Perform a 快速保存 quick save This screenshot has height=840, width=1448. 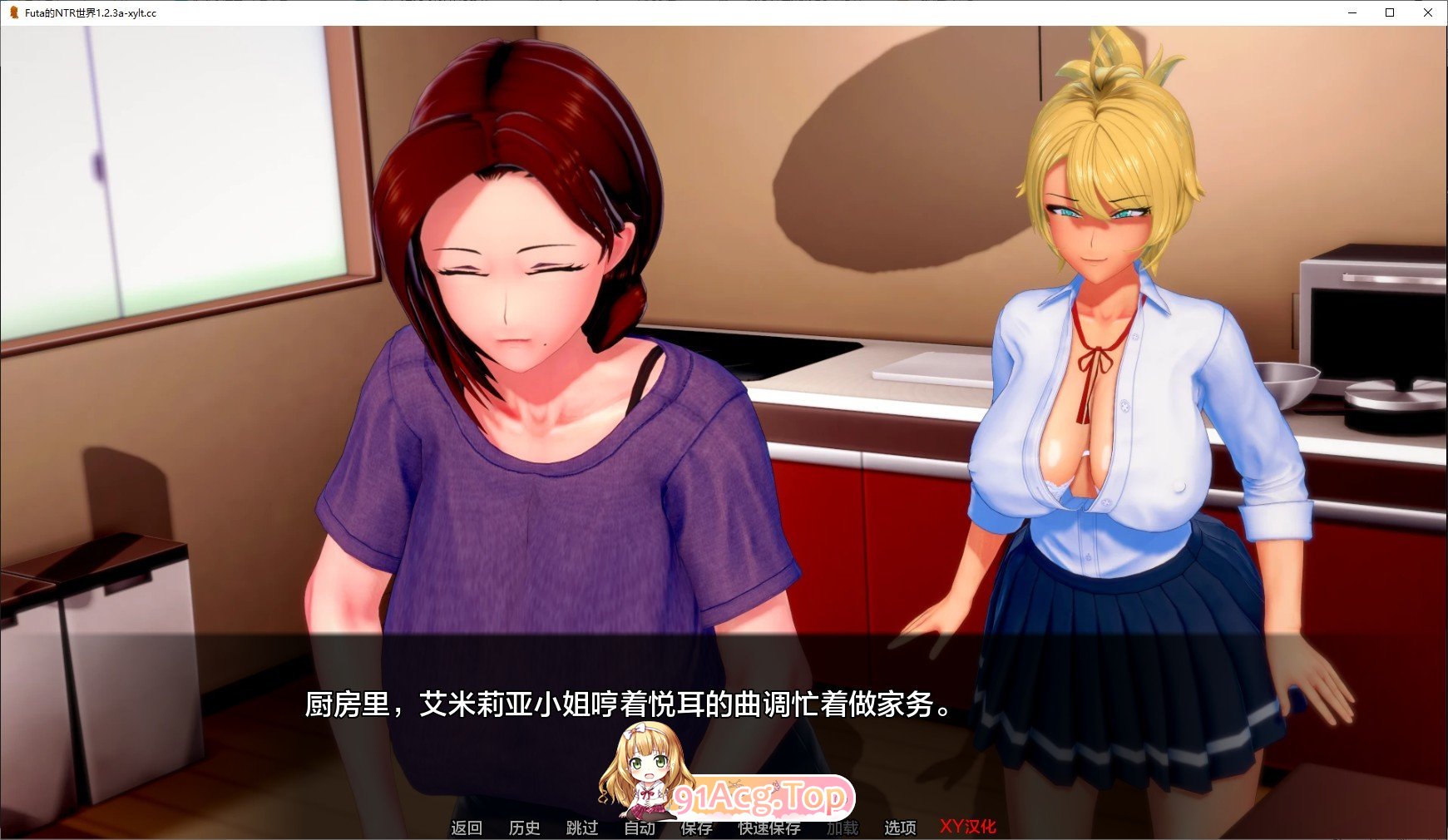768,828
